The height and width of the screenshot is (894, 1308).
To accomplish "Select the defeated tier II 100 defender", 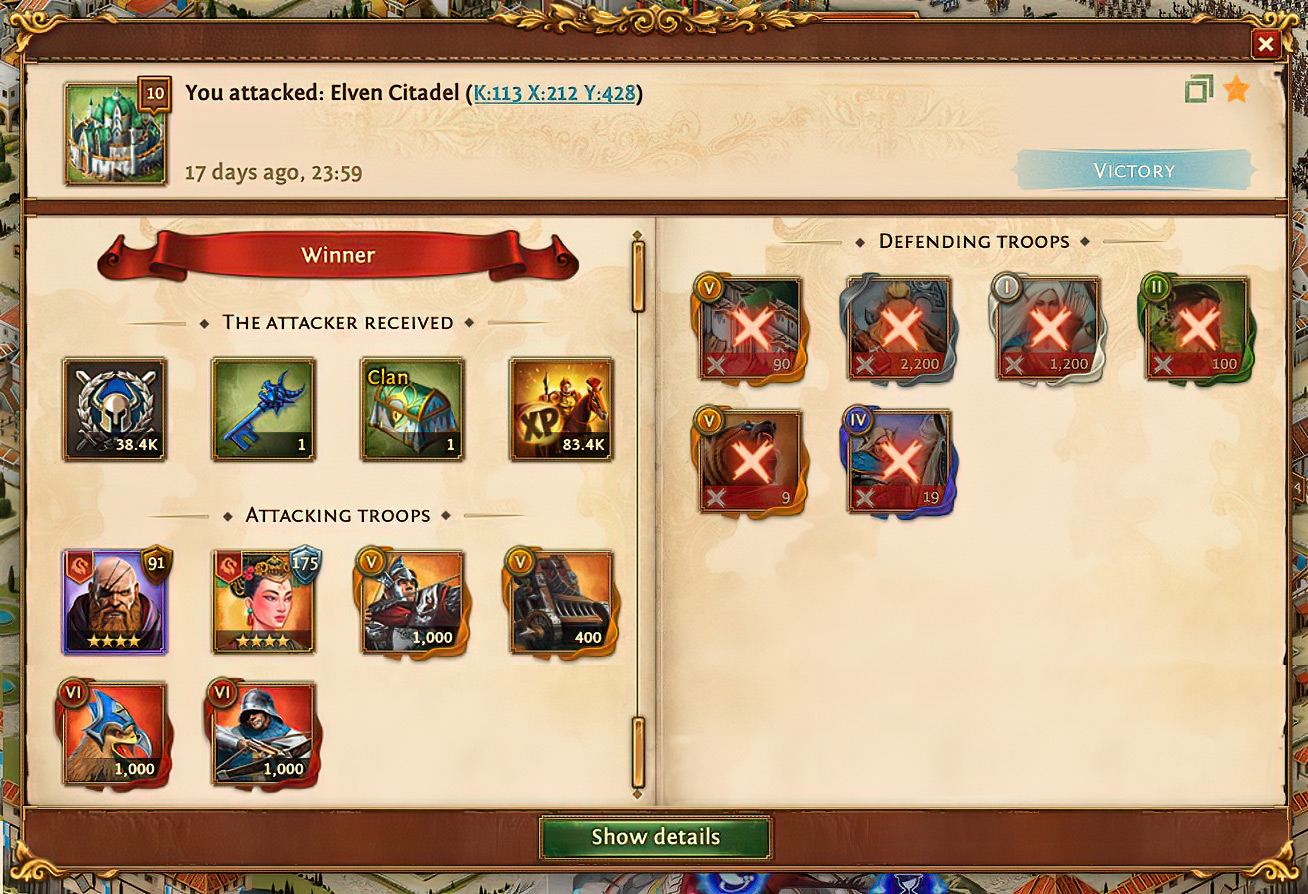I will click(x=1196, y=328).
